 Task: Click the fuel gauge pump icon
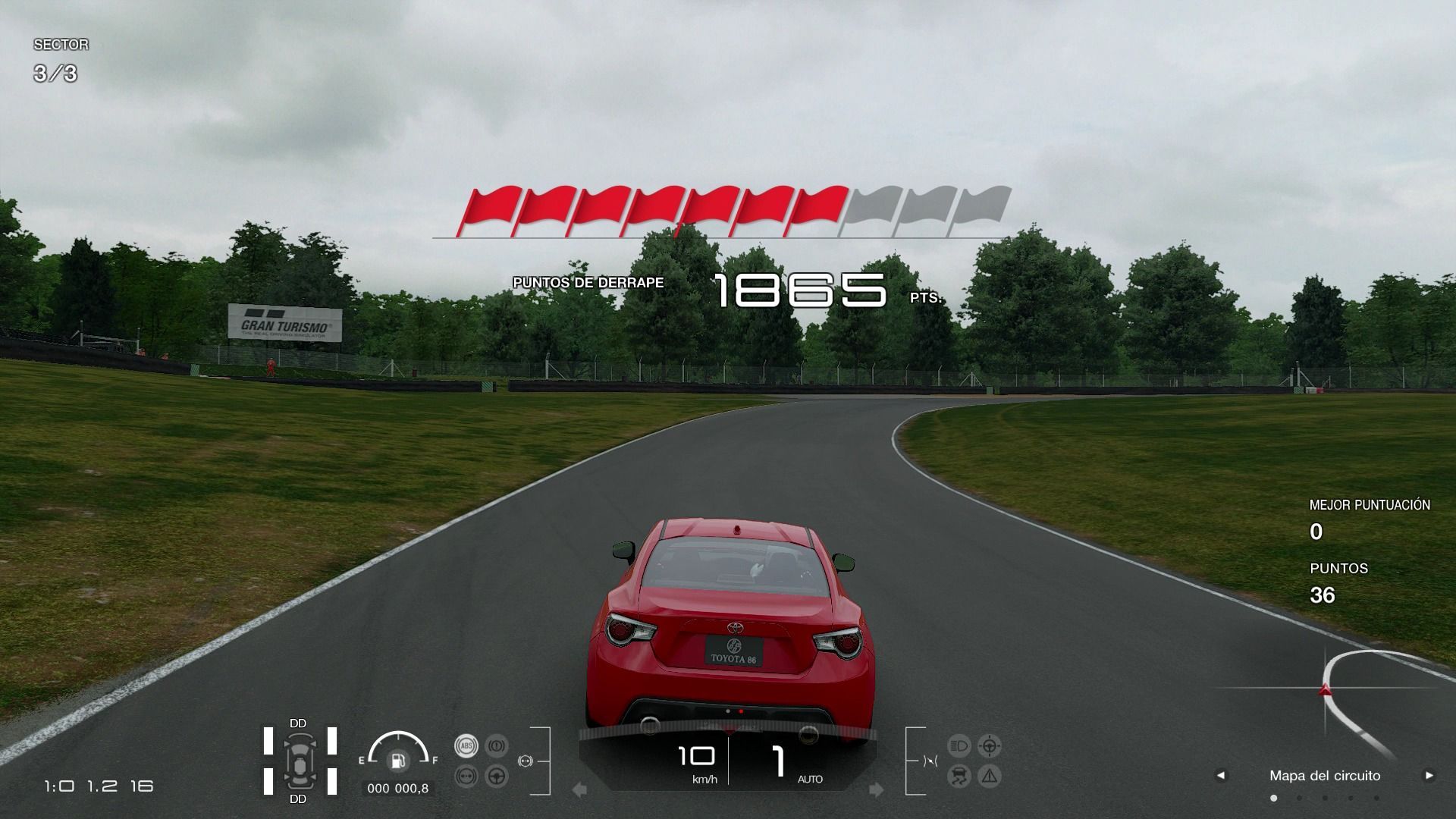coord(397,761)
